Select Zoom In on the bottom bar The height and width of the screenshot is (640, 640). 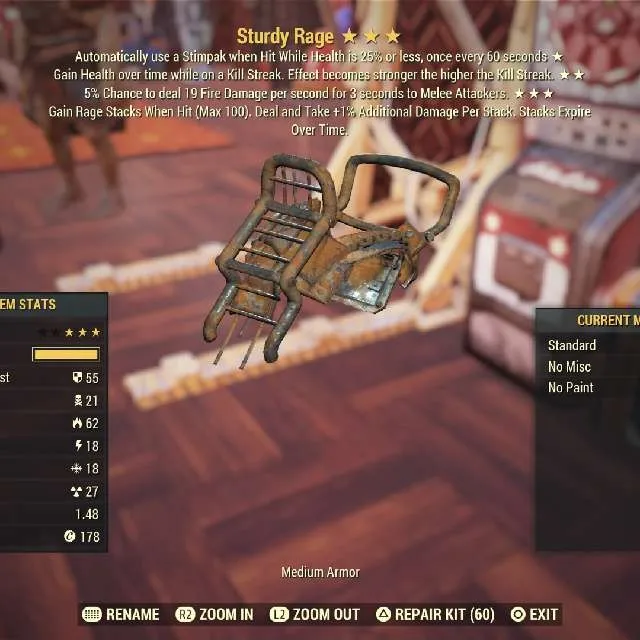click(215, 614)
